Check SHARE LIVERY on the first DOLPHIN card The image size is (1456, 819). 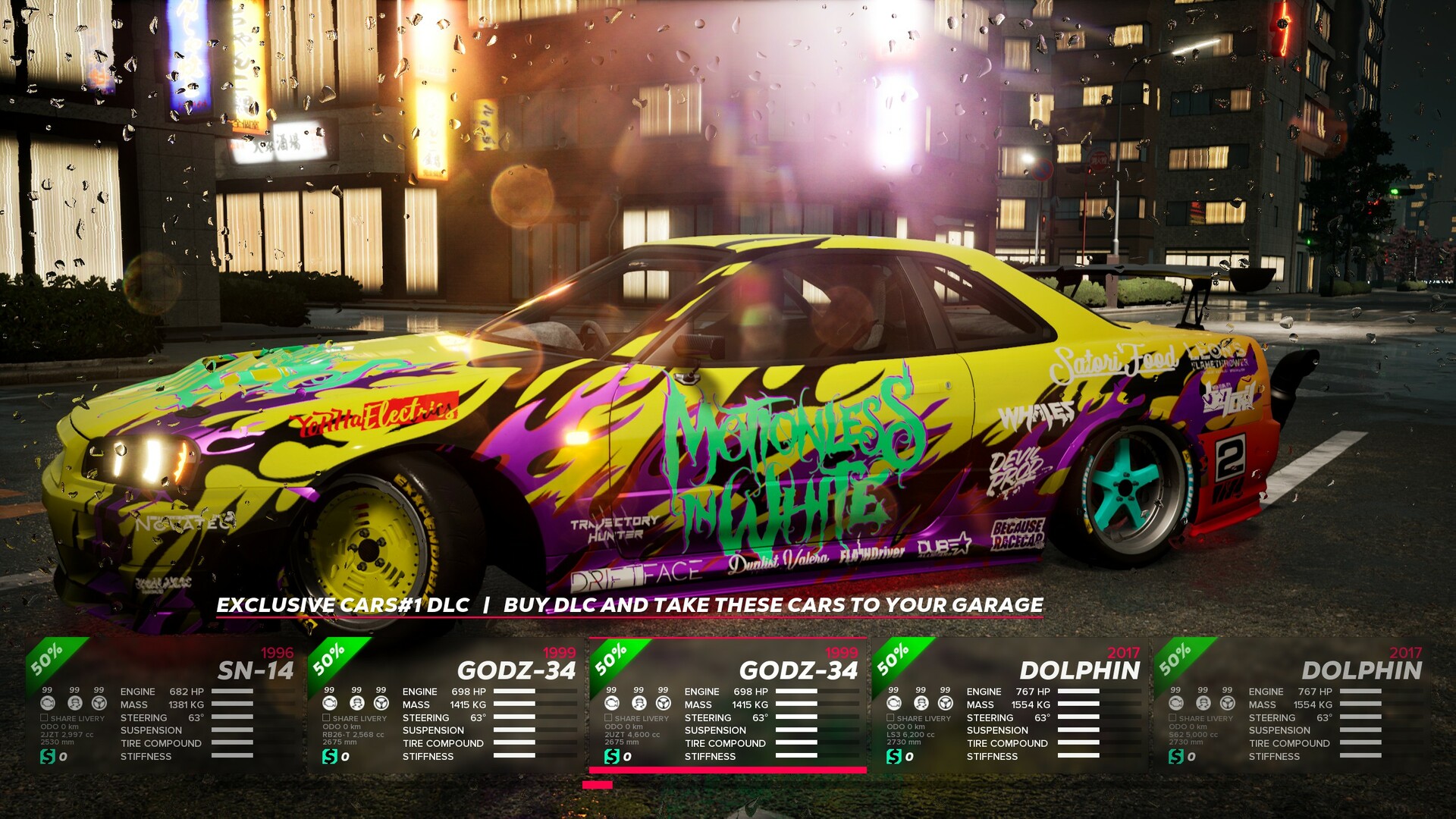click(x=889, y=719)
